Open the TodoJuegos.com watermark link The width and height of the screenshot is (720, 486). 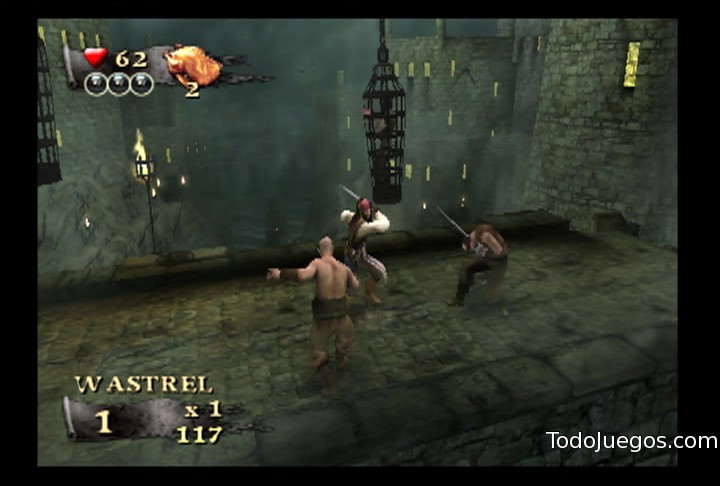(631, 441)
